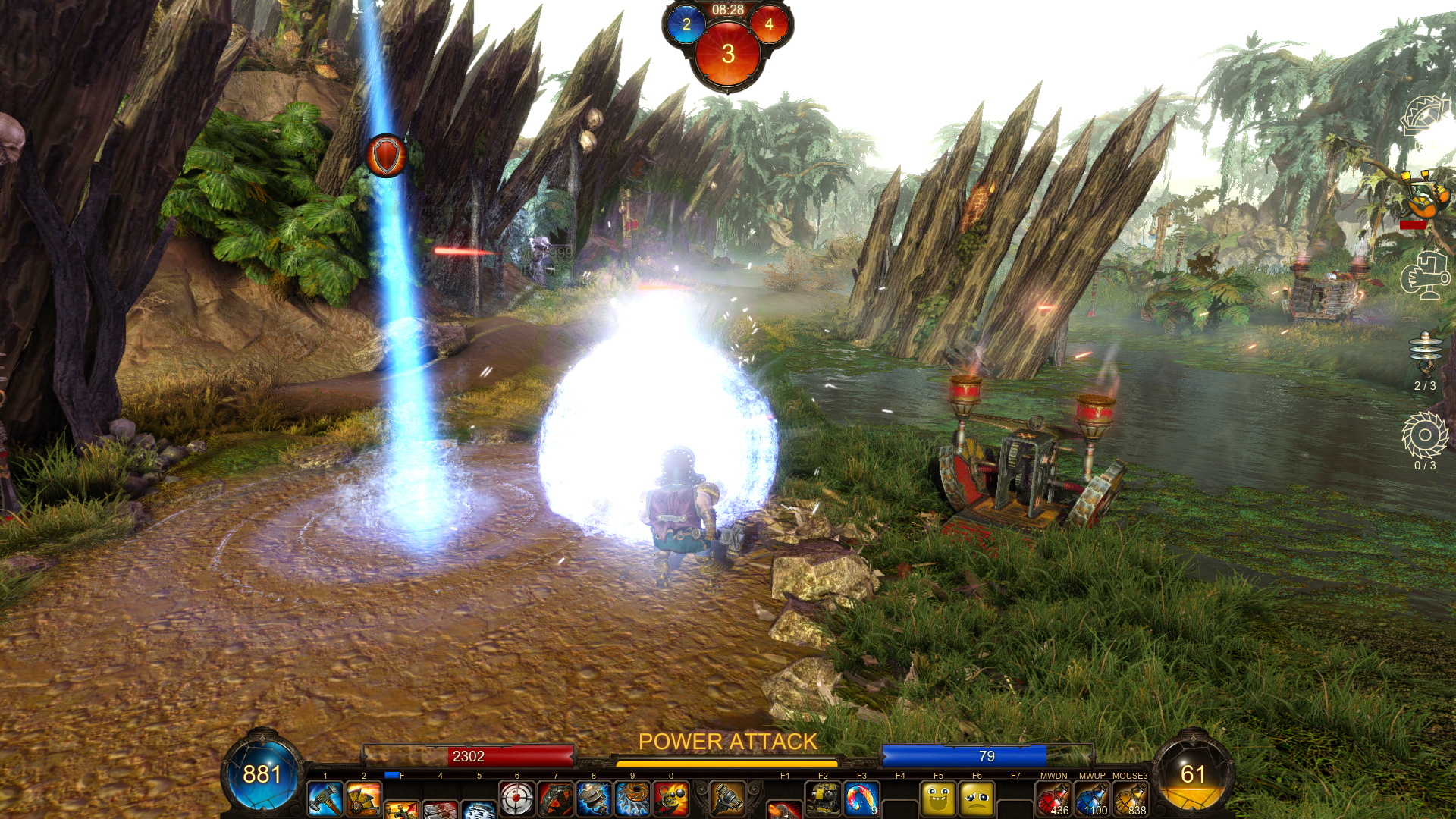
Task: Summon the yellow mech in slot F2
Action: 823,799
